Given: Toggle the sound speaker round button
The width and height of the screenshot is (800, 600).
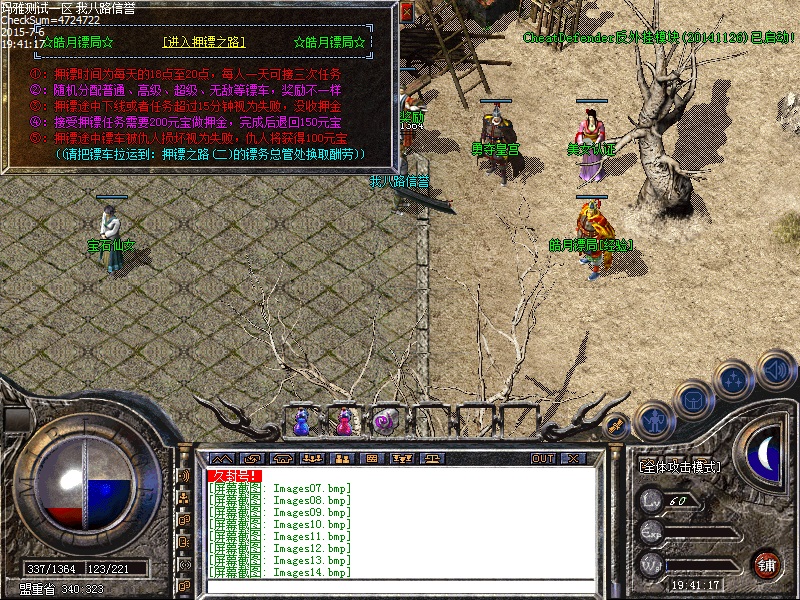Looking at the screenshot, I should (x=774, y=370).
